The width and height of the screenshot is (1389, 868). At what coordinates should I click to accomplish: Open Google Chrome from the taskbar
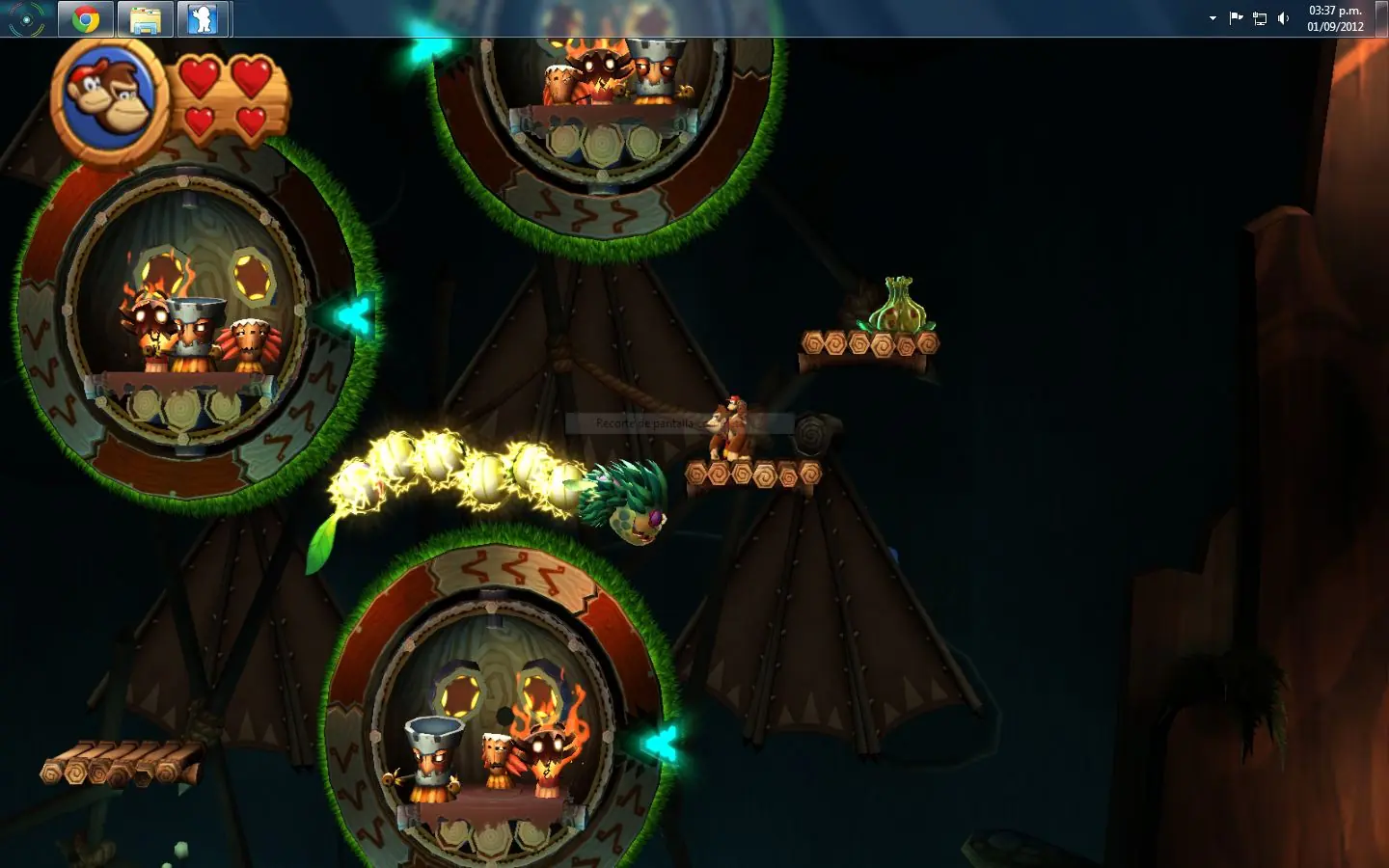(x=85, y=17)
